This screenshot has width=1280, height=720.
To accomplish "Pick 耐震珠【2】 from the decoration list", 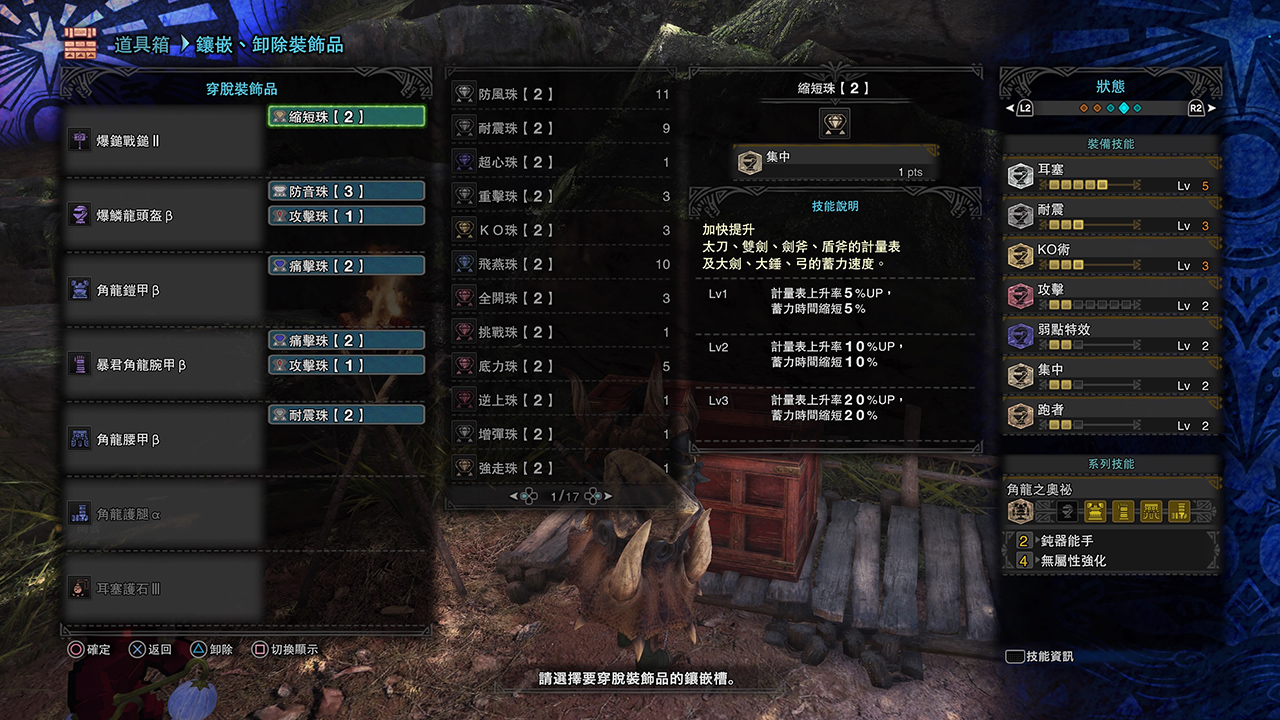I will coord(560,129).
